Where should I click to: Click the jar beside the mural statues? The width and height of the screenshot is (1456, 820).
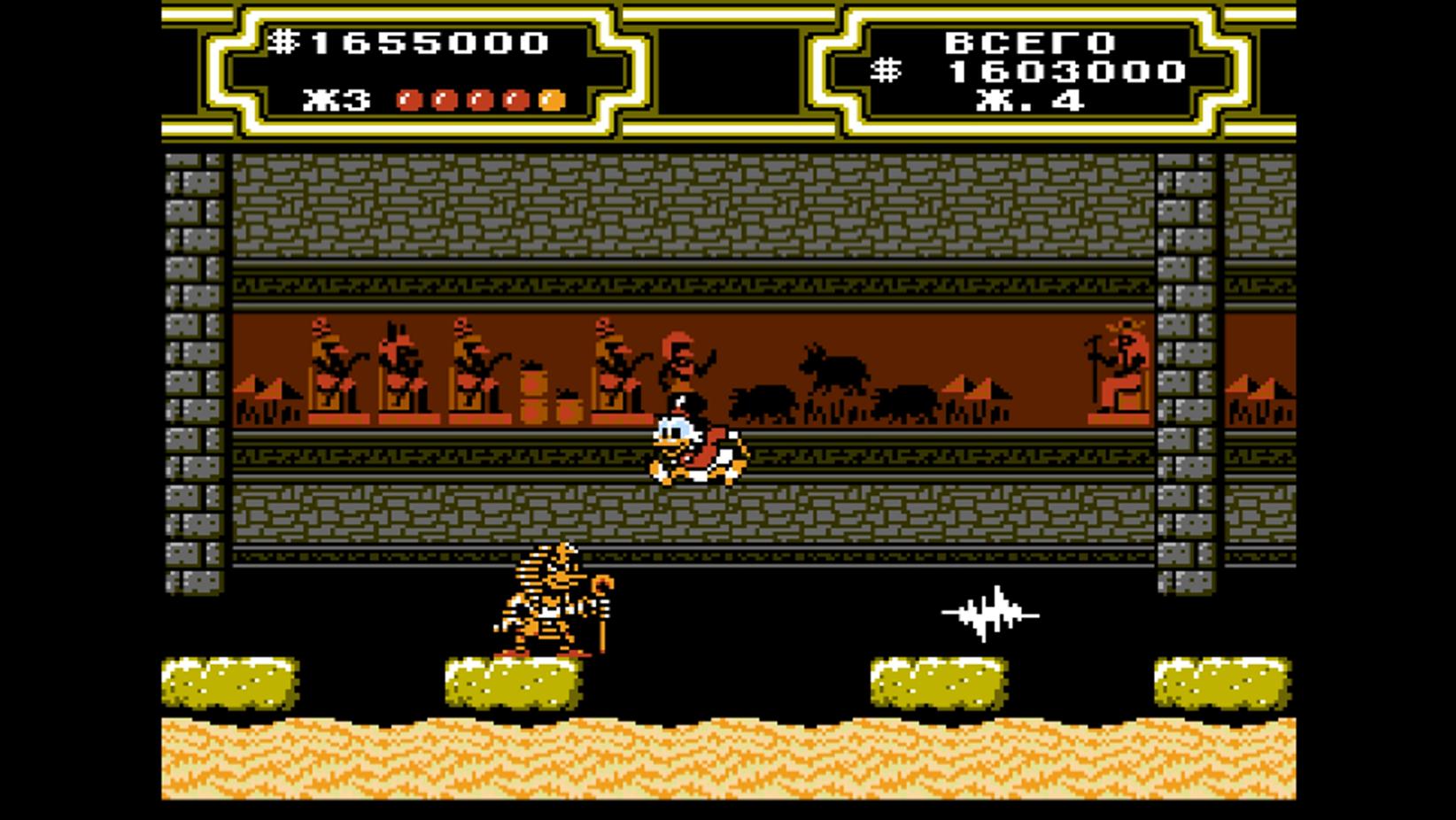531,390
